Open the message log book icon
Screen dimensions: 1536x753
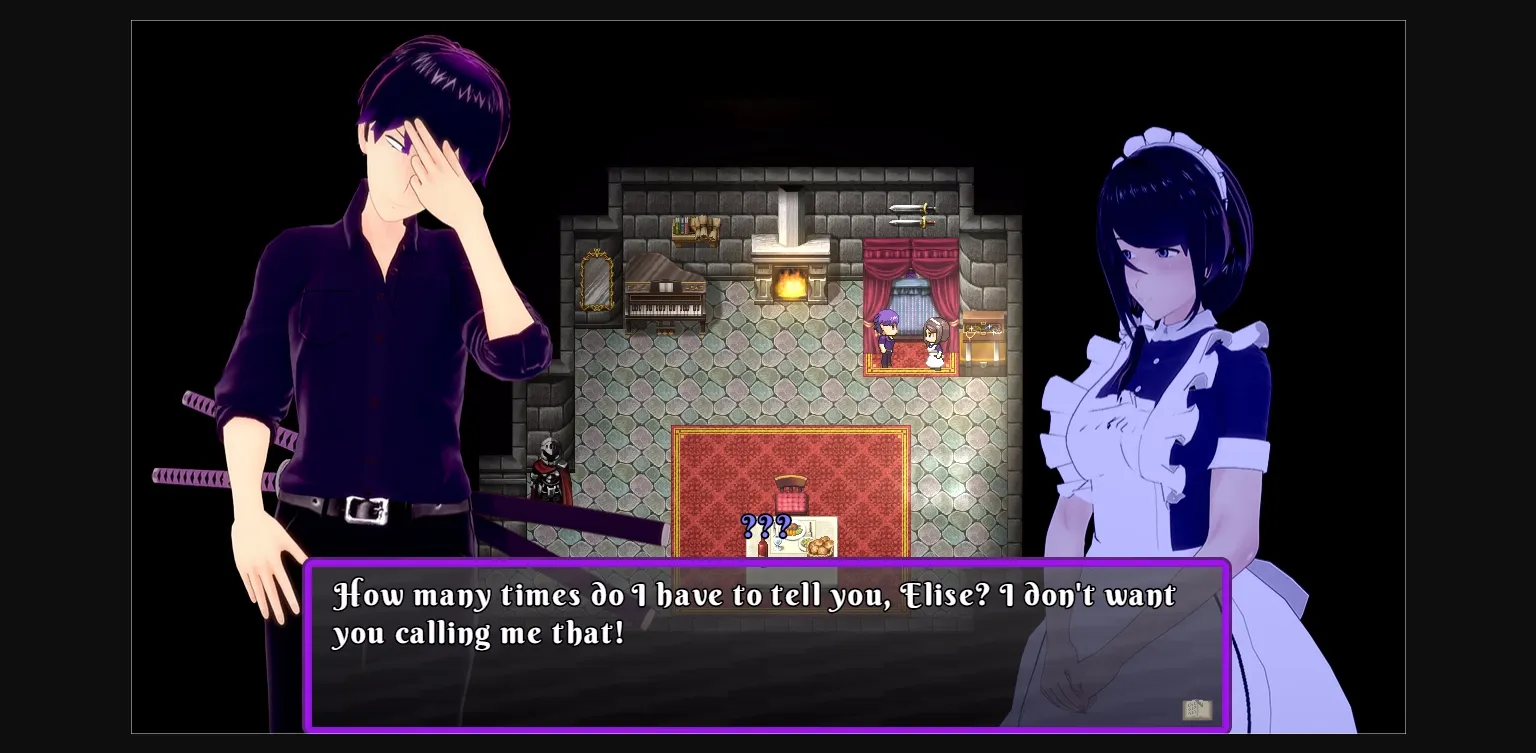1196,709
